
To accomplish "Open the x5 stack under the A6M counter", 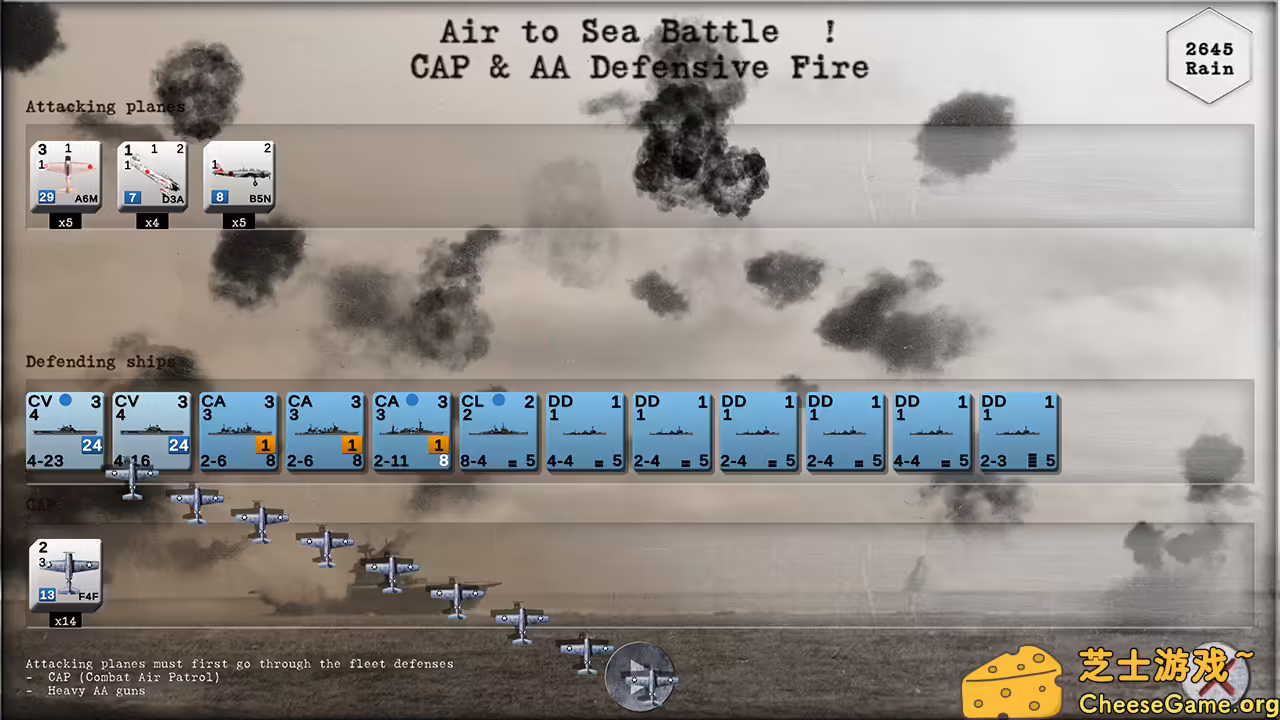I will point(65,222).
